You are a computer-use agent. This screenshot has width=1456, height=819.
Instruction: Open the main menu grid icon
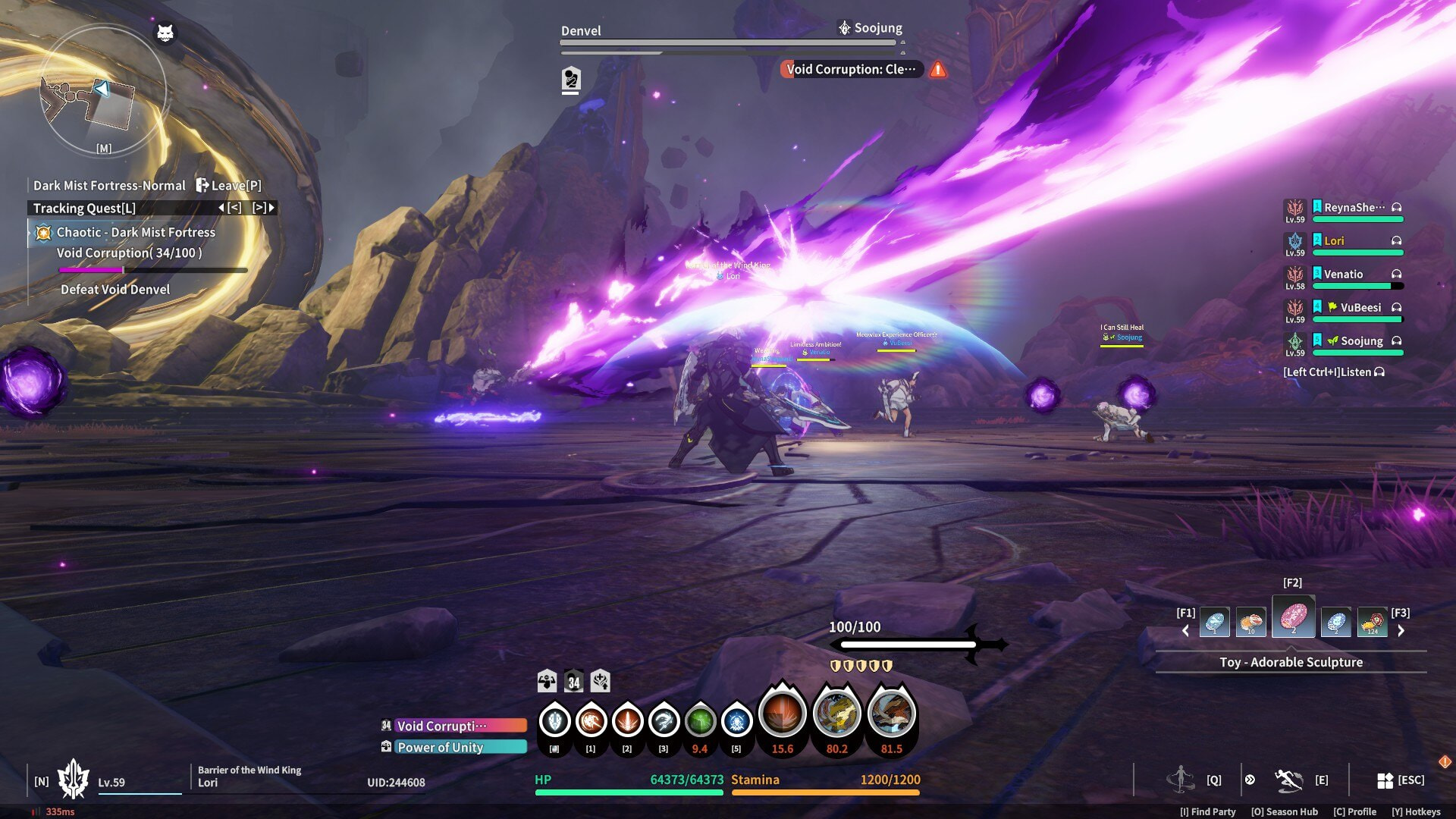pos(1385,780)
